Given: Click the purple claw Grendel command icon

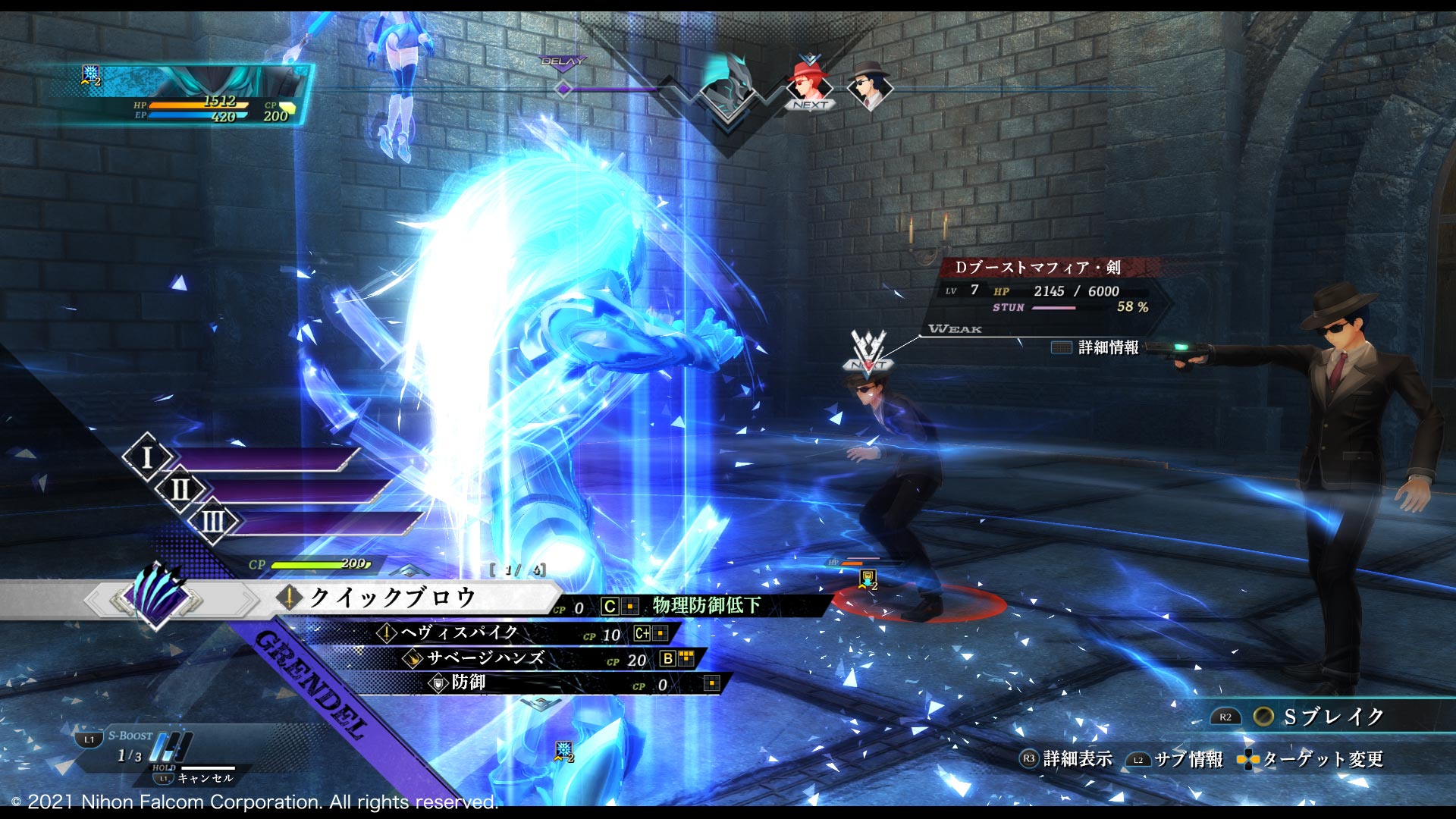Looking at the screenshot, I should point(158,596).
